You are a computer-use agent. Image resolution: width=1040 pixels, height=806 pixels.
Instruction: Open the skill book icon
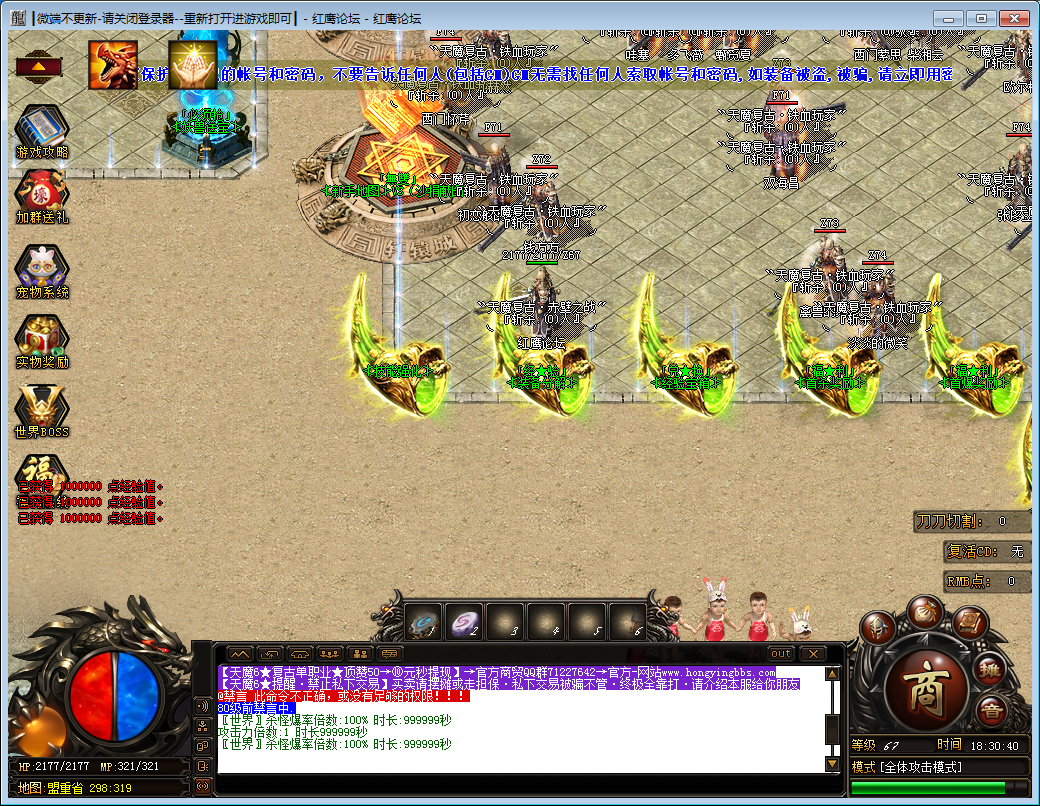tap(969, 623)
